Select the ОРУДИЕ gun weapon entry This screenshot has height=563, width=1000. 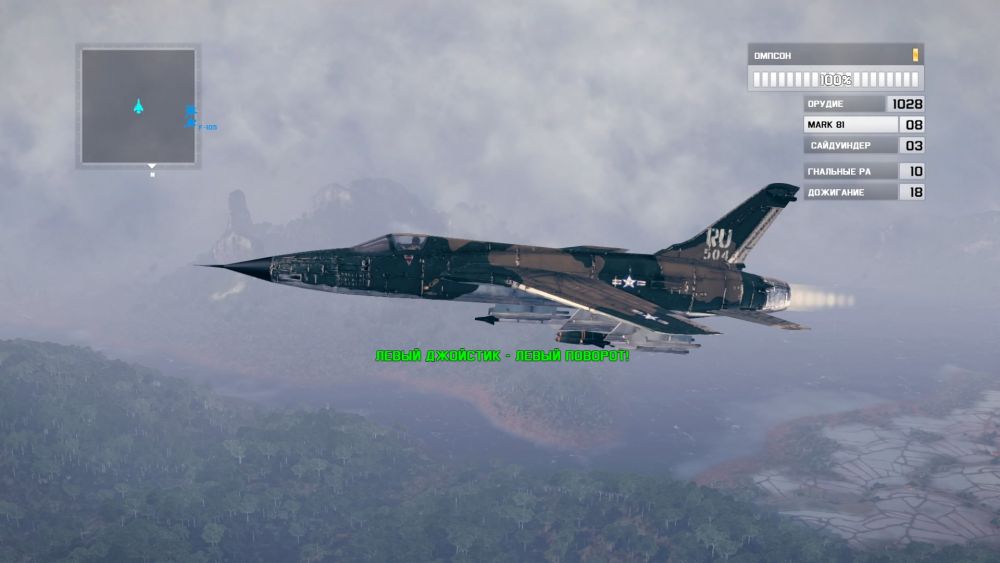pyautogui.click(x=845, y=104)
